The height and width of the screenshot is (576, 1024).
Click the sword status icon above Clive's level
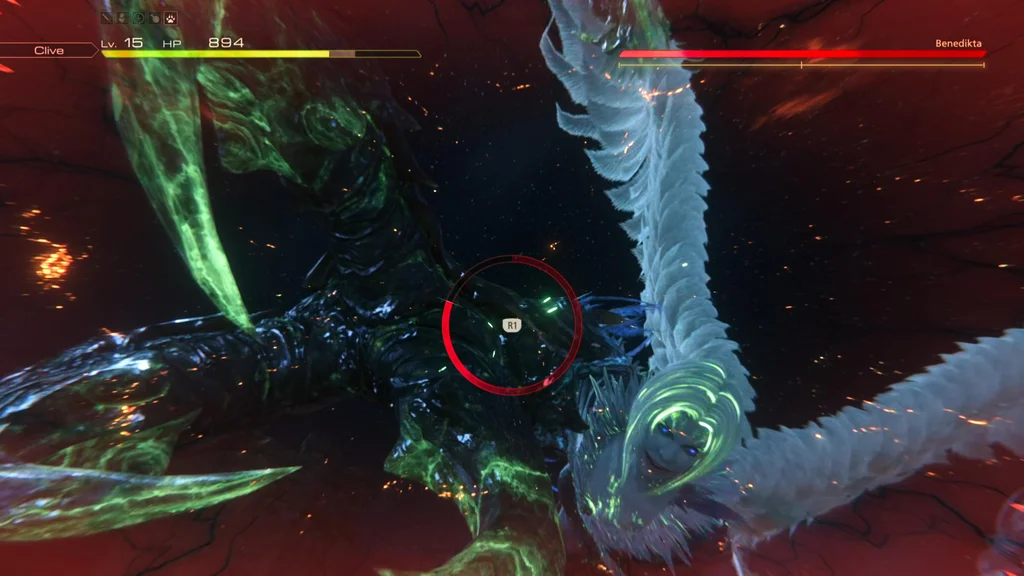[x=107, y=18]
